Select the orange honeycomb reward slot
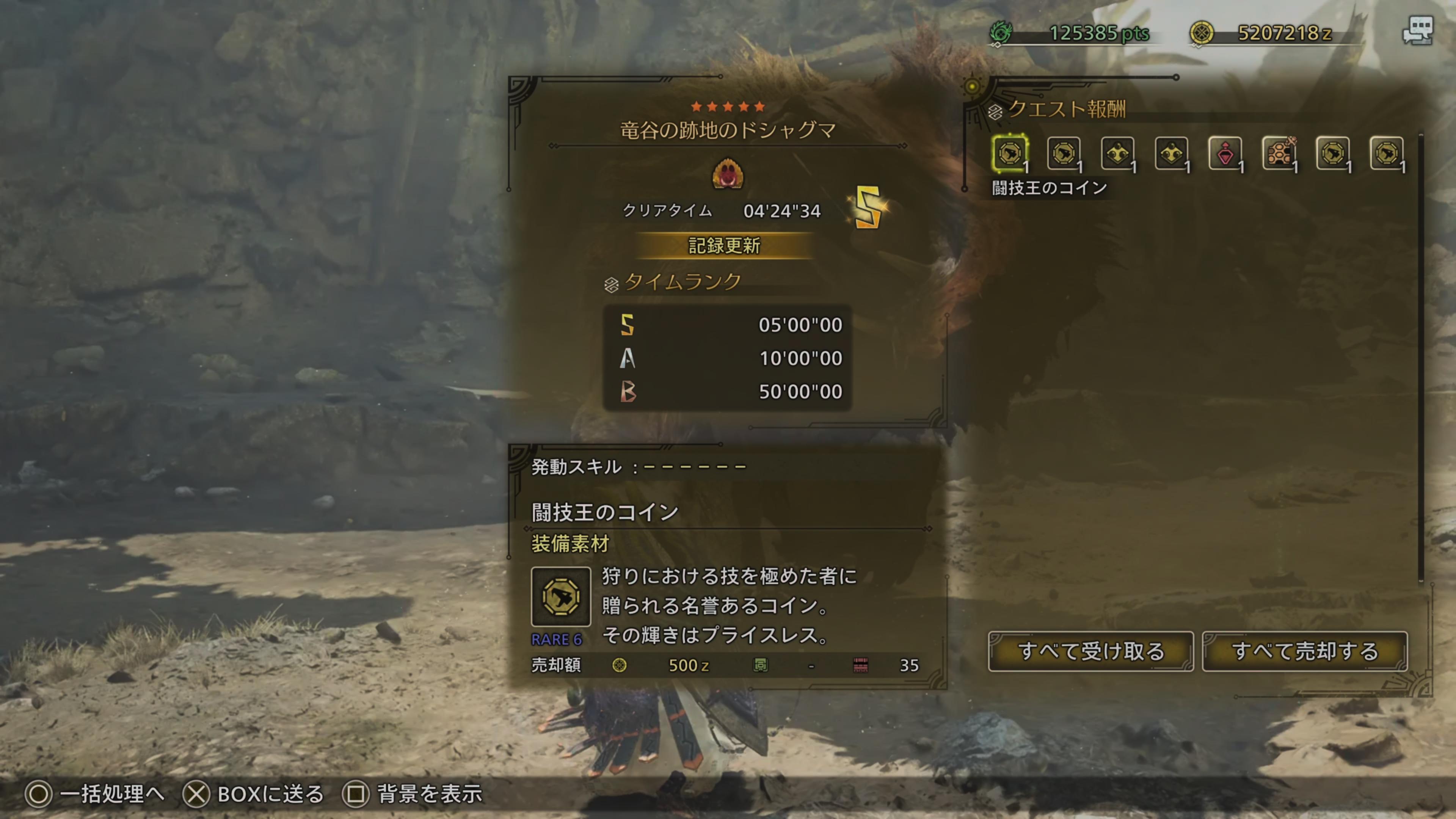This screenshot has height=819, width=1456. tap(1279, 153)
